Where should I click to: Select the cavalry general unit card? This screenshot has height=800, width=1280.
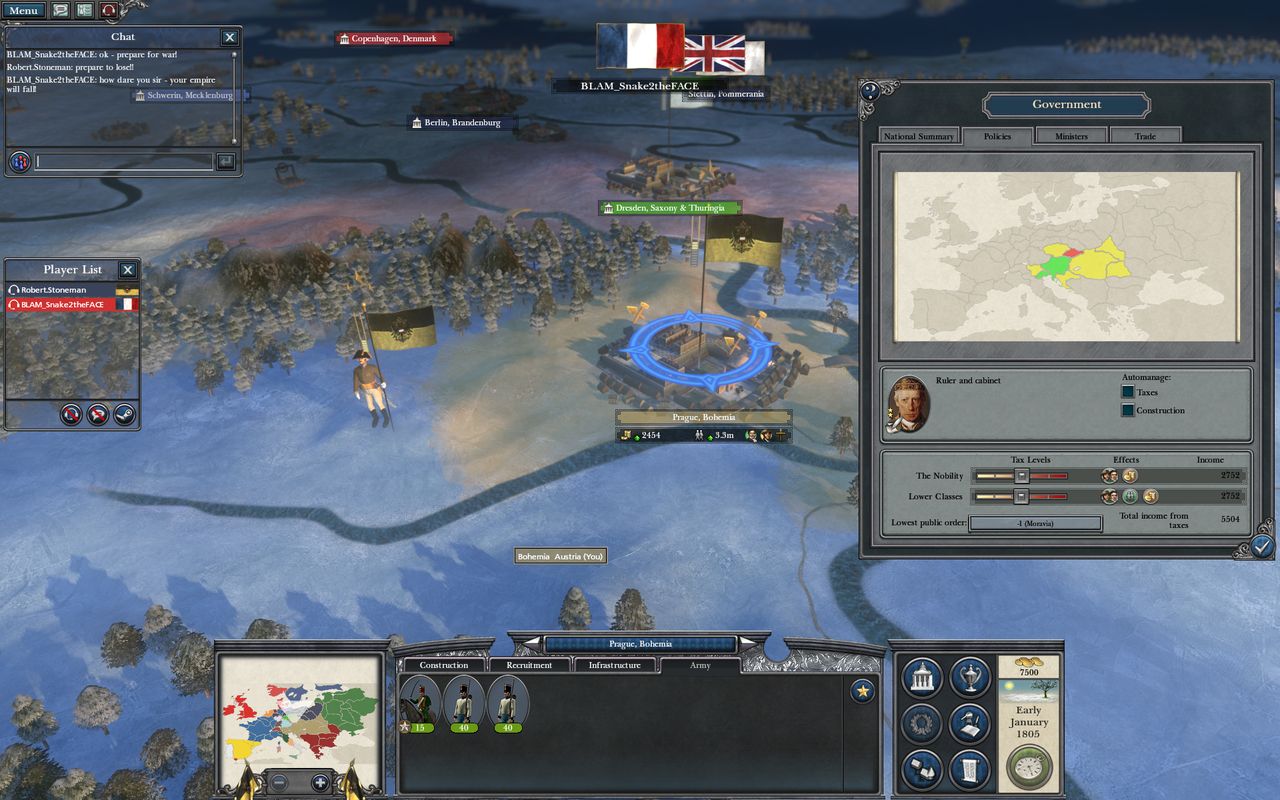pyautogui.click(x=421, y=702)
